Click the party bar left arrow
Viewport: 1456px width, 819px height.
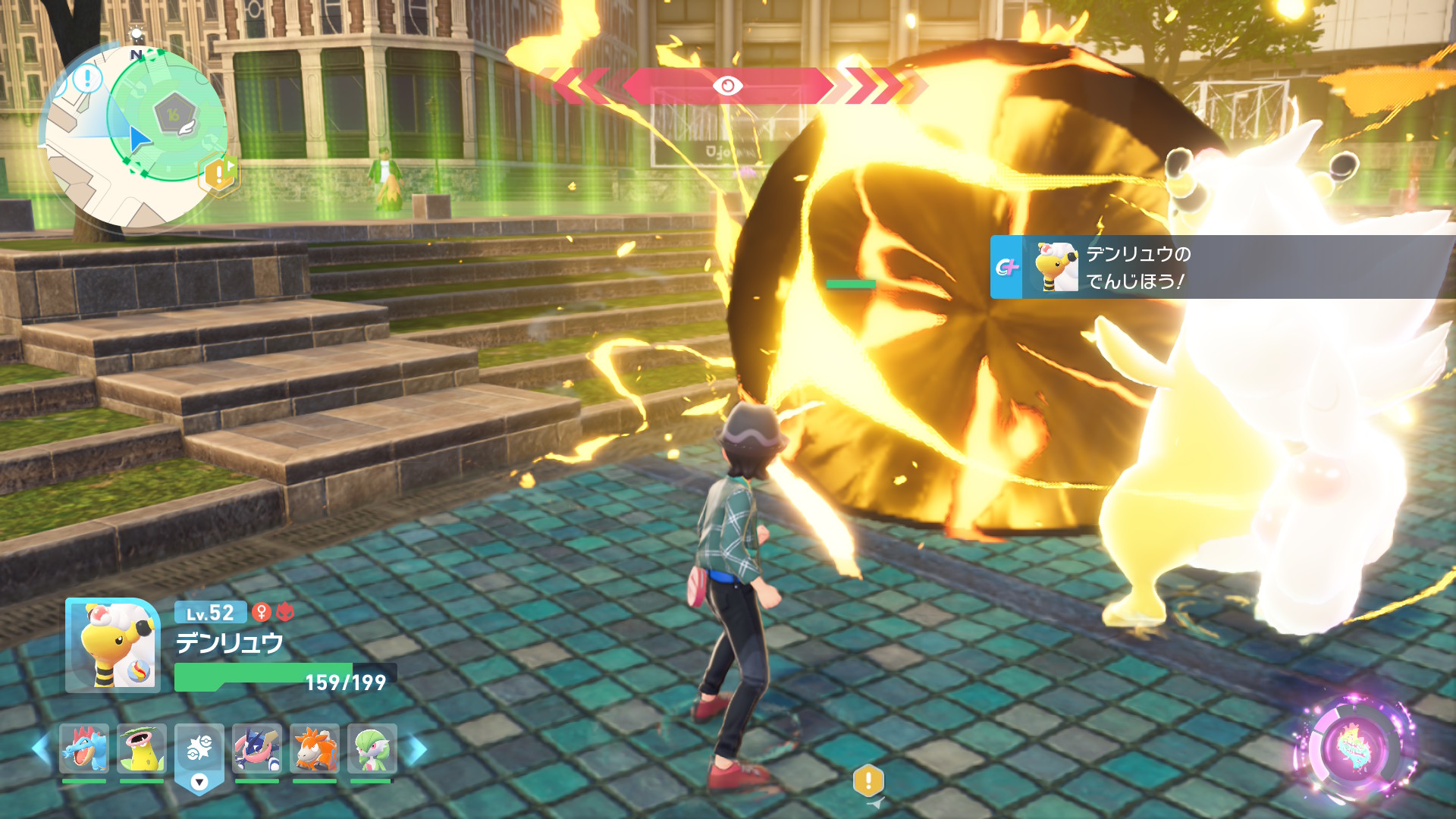coord(41,749)
